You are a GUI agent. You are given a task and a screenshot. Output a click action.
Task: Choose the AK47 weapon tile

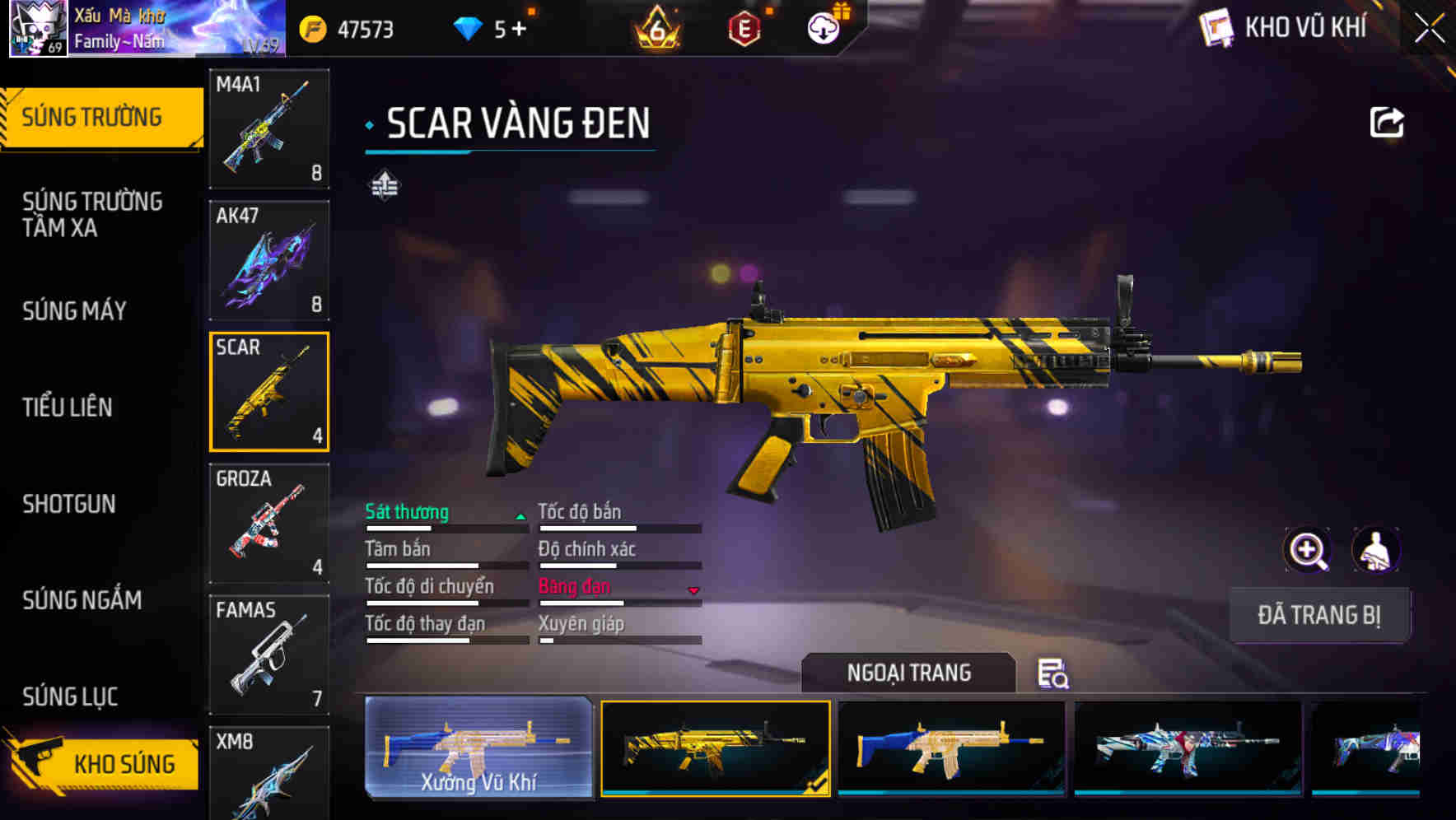tap(269, 260)
